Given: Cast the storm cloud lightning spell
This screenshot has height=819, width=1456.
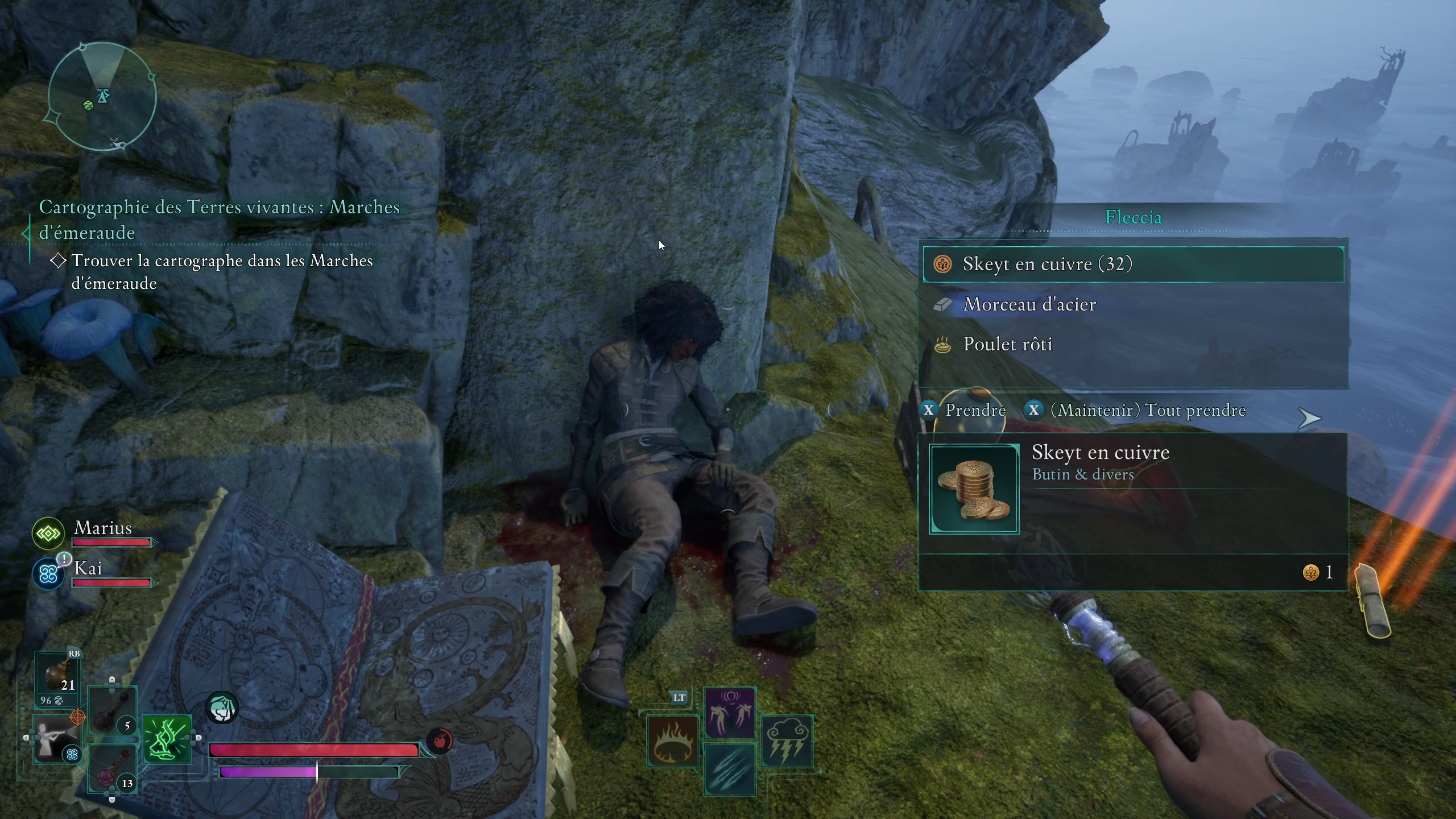Looking at the screenshot, I should (x=787, y=741).
